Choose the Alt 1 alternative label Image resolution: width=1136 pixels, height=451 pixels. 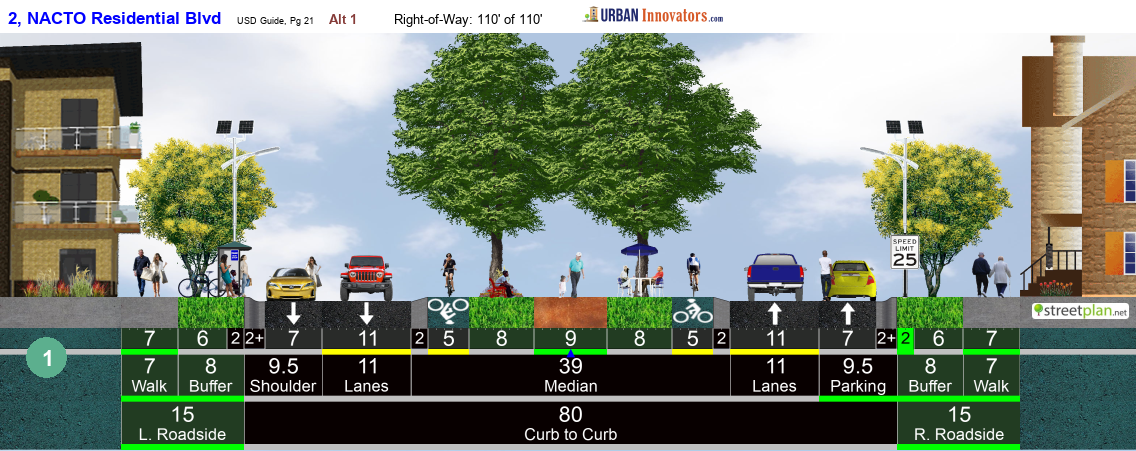pyautogui.click(x=342, y=19)
